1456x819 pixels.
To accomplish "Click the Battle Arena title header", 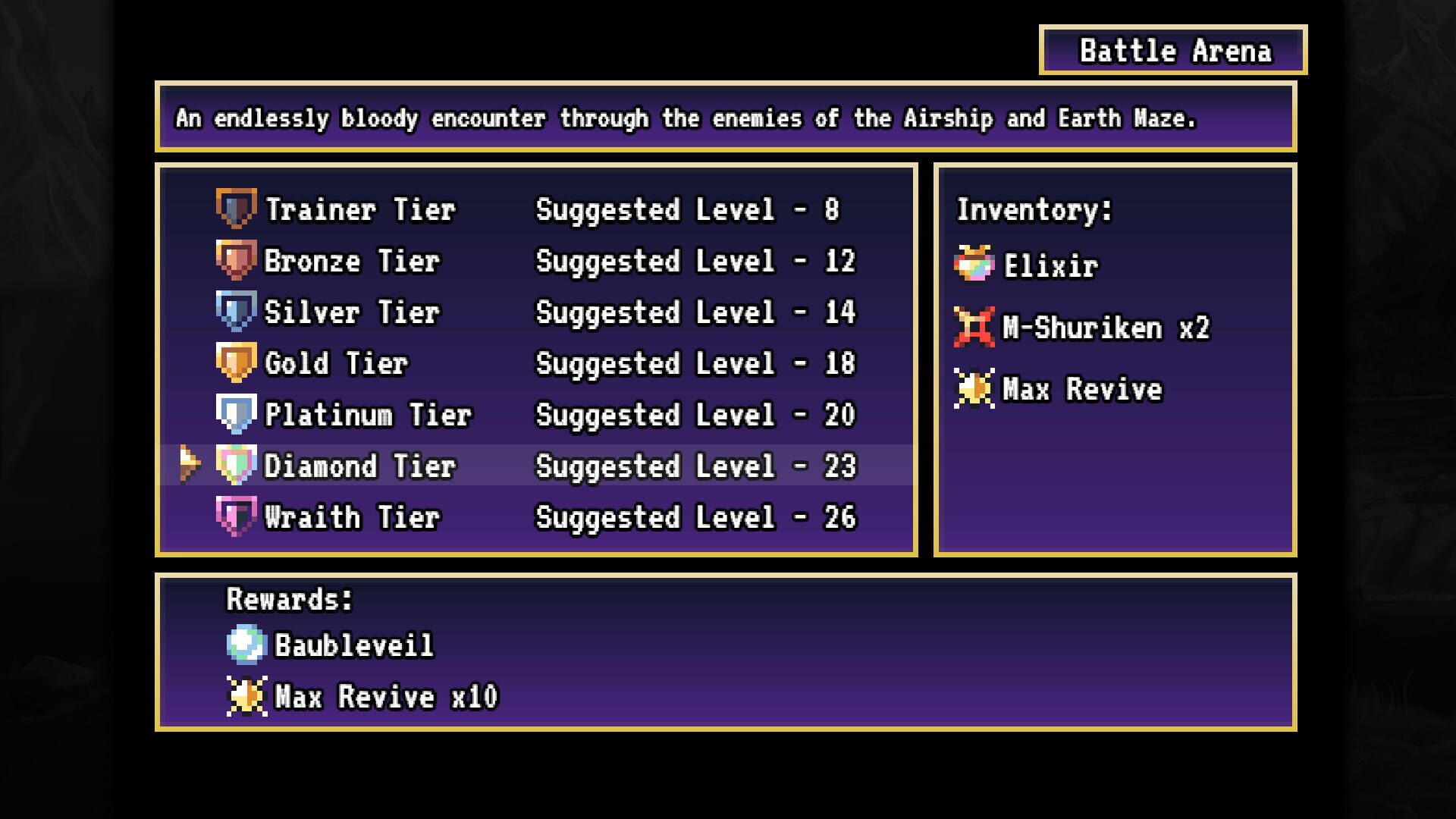I will [x=1174, y=51].
